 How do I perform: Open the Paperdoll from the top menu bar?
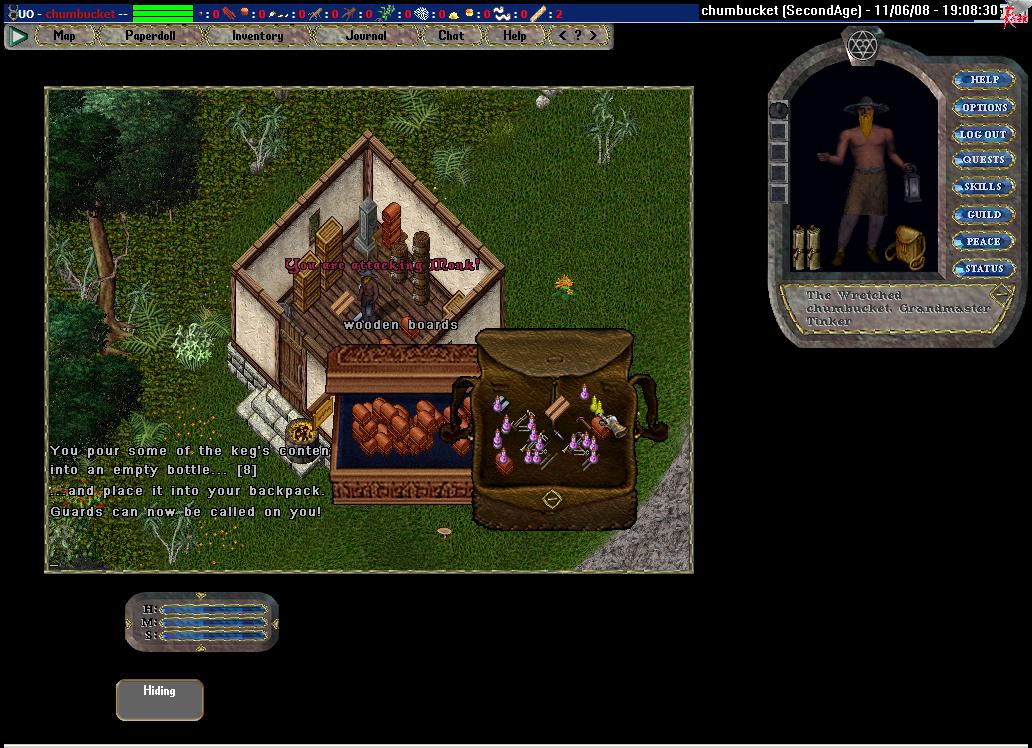click(149, 36)
